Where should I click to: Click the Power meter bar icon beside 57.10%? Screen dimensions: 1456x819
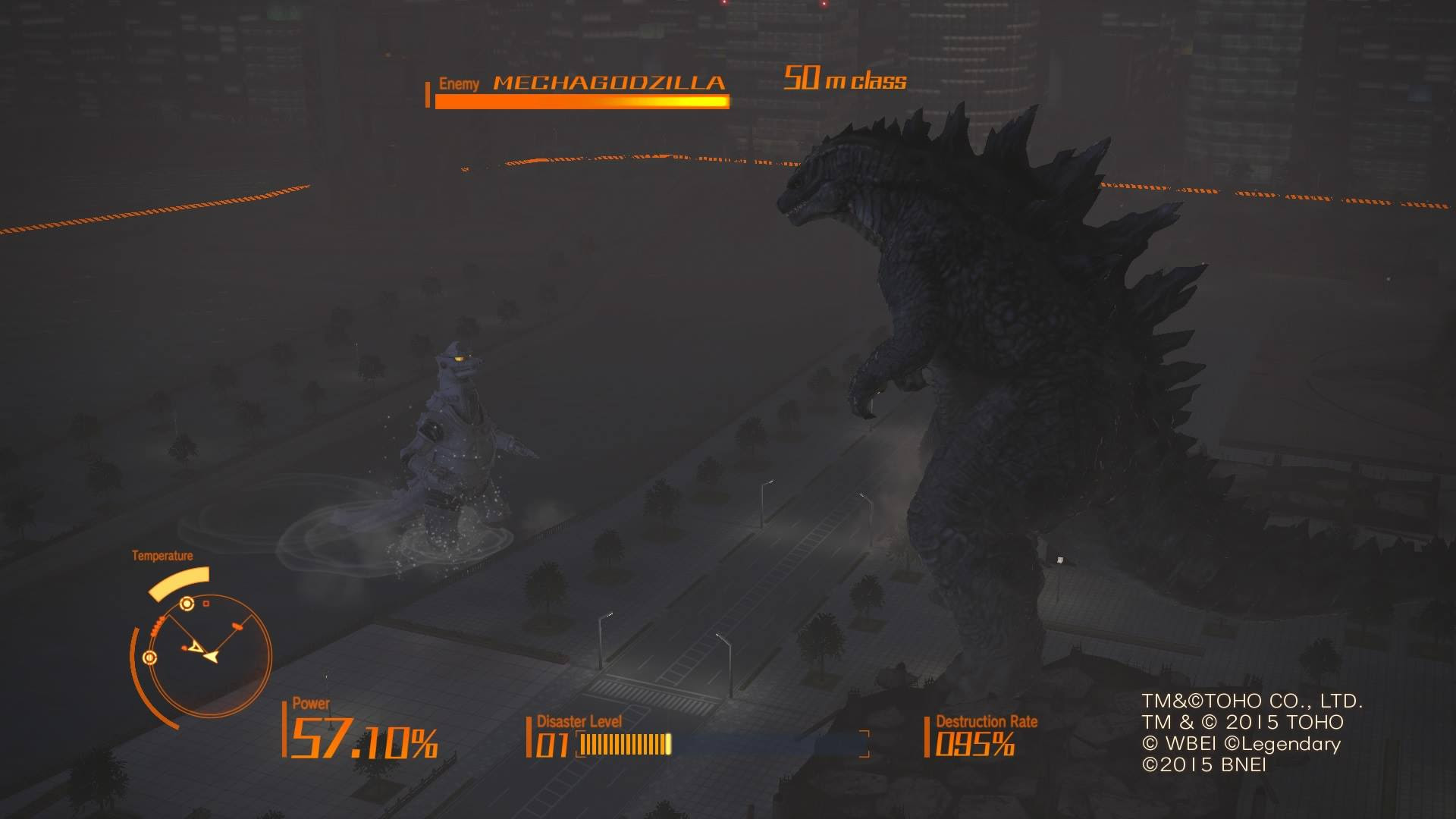tap(285, 730)
